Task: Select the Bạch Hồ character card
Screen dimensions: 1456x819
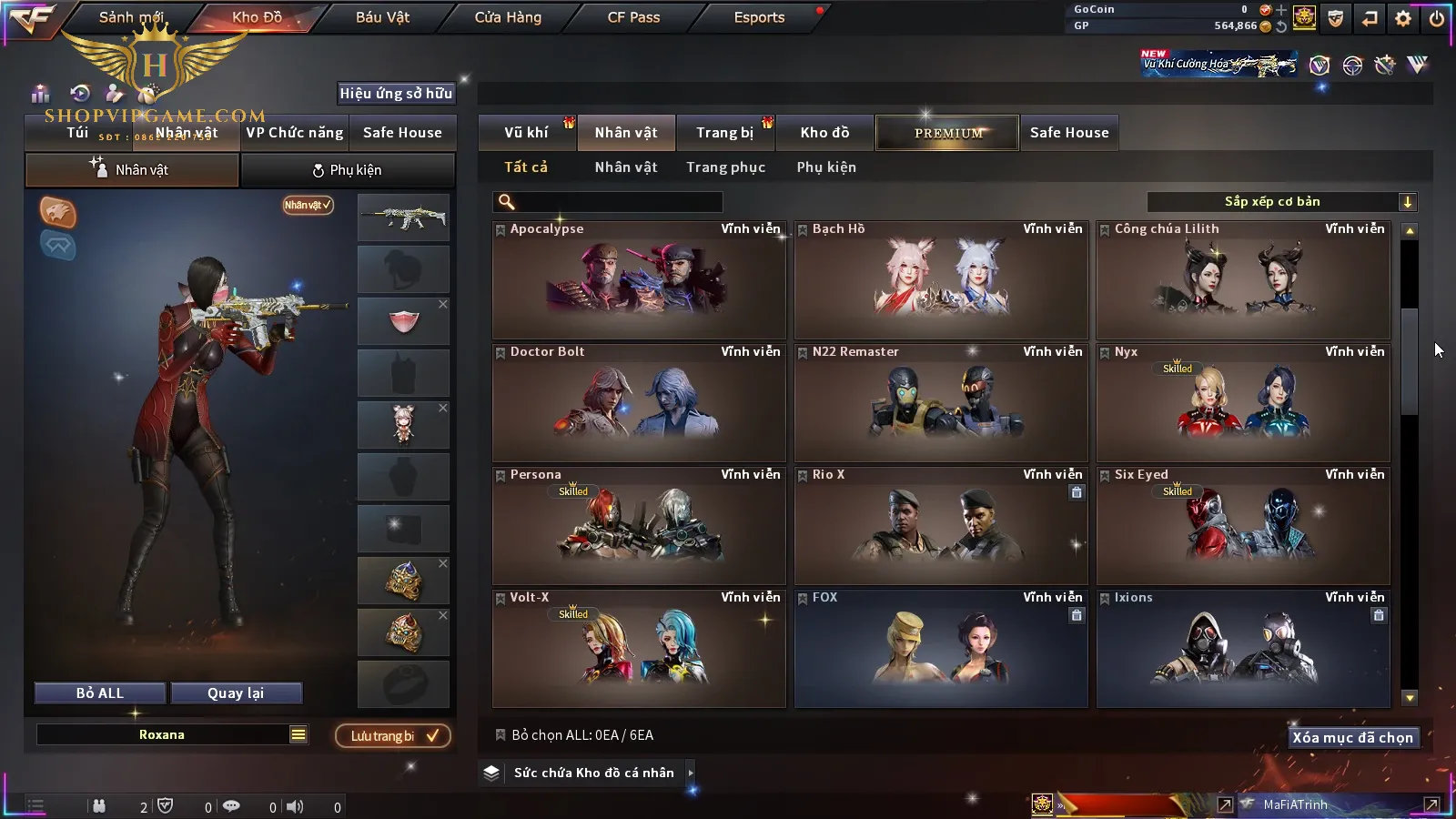Action: pyautogui.click(x=941, y=280)
